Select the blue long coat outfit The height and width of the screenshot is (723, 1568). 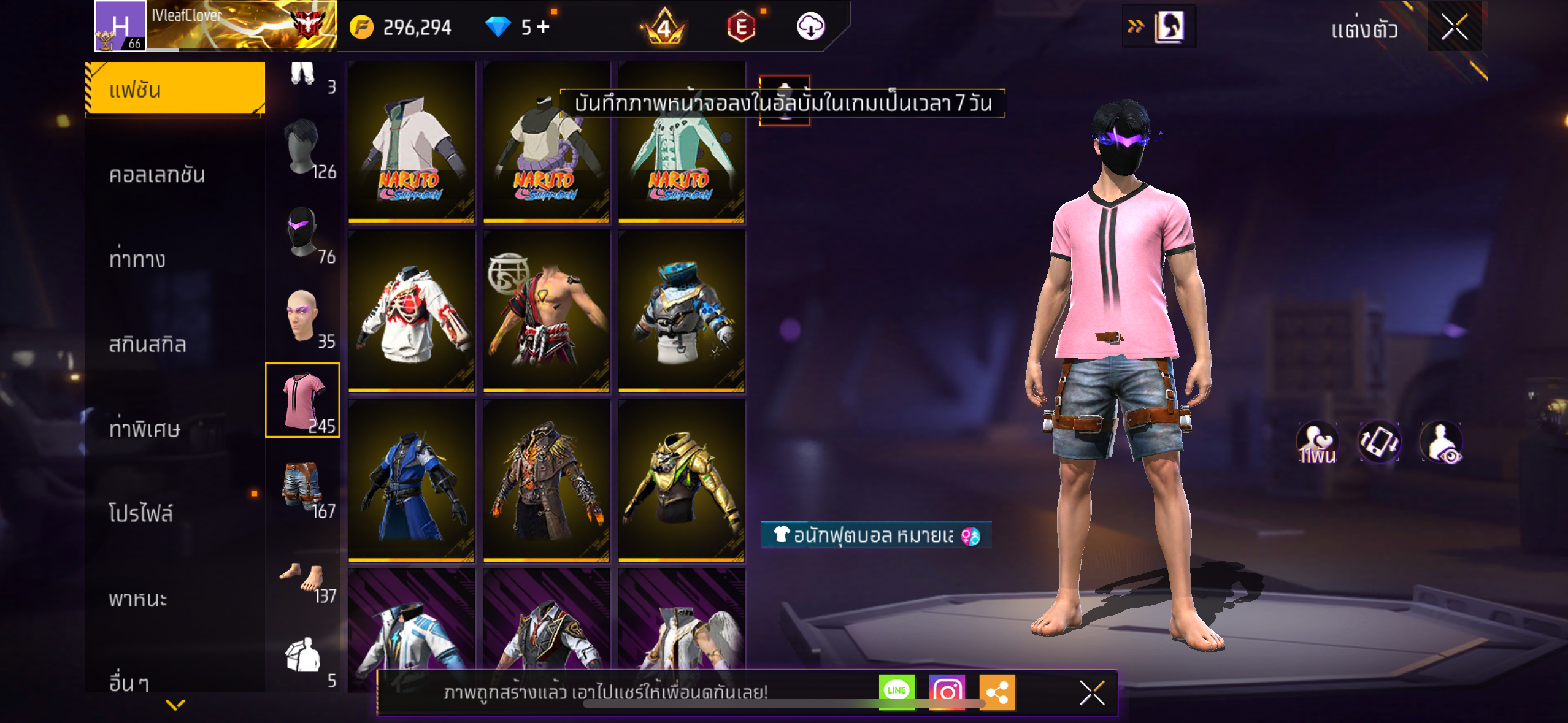click(411, 481)
